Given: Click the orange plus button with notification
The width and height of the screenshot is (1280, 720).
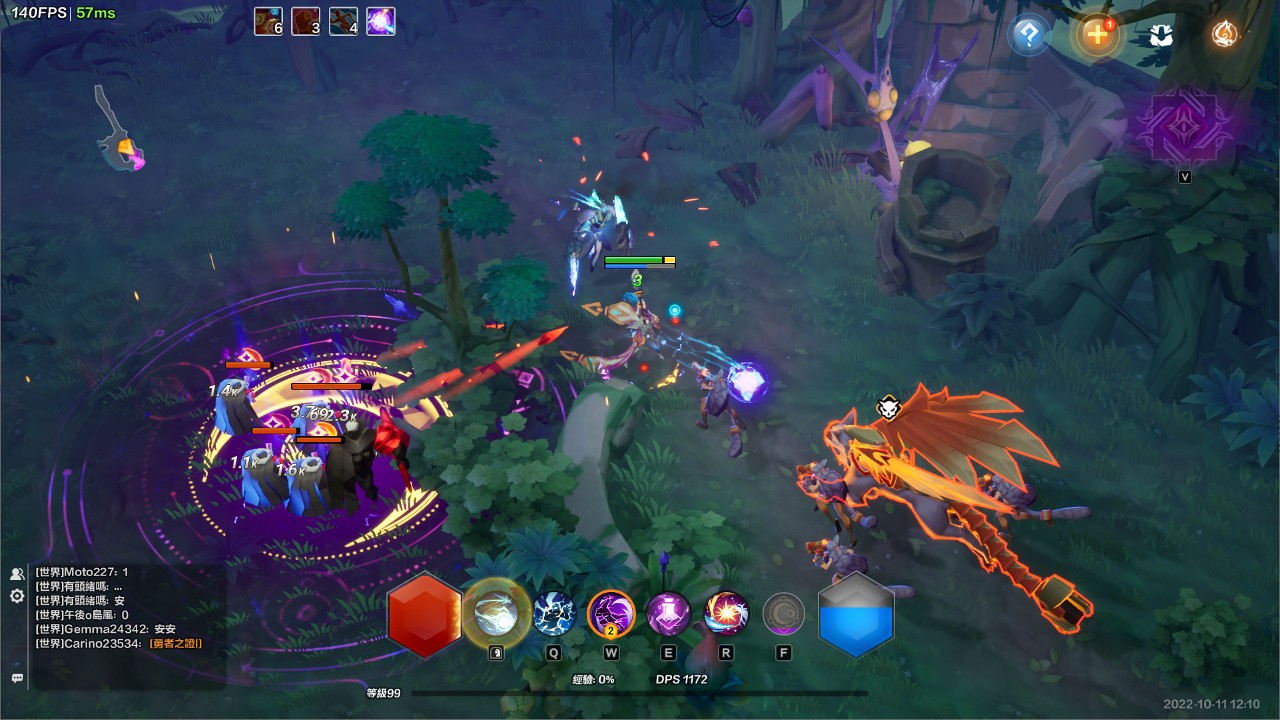Looking at the screenshot, I should click(x=1096, y=35).
